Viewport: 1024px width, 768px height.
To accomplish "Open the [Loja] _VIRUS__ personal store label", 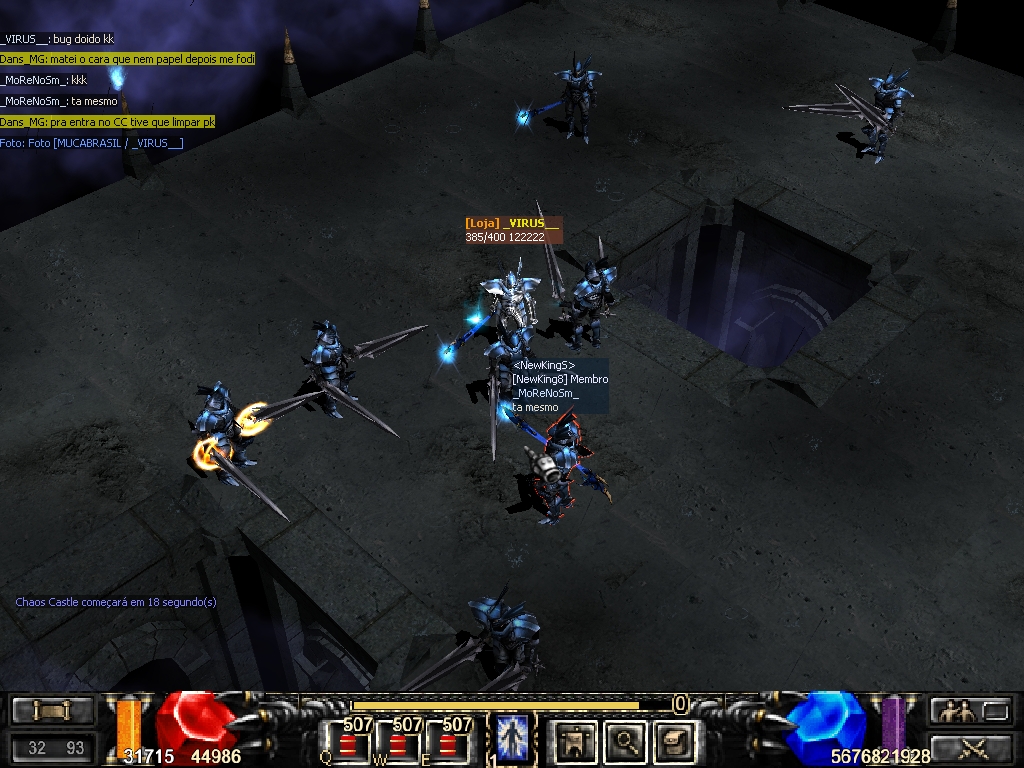I will [512, 224].
